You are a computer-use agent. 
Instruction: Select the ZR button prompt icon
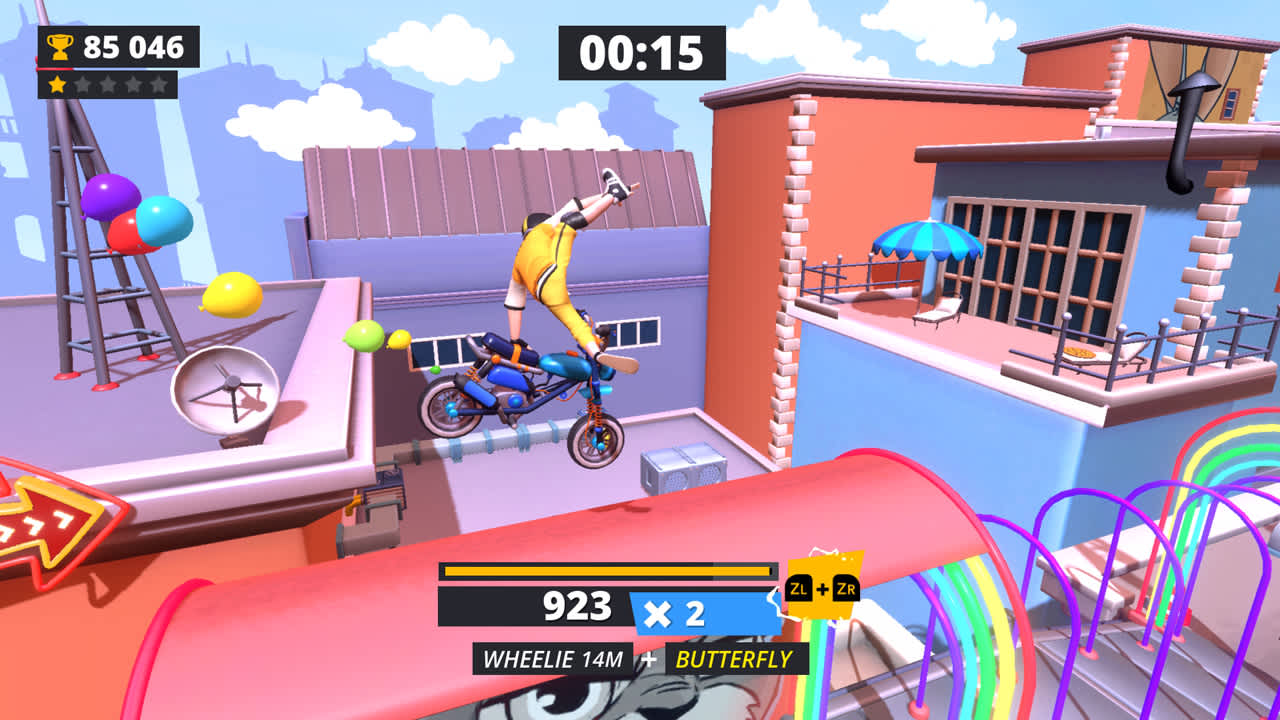click(847, 588)
